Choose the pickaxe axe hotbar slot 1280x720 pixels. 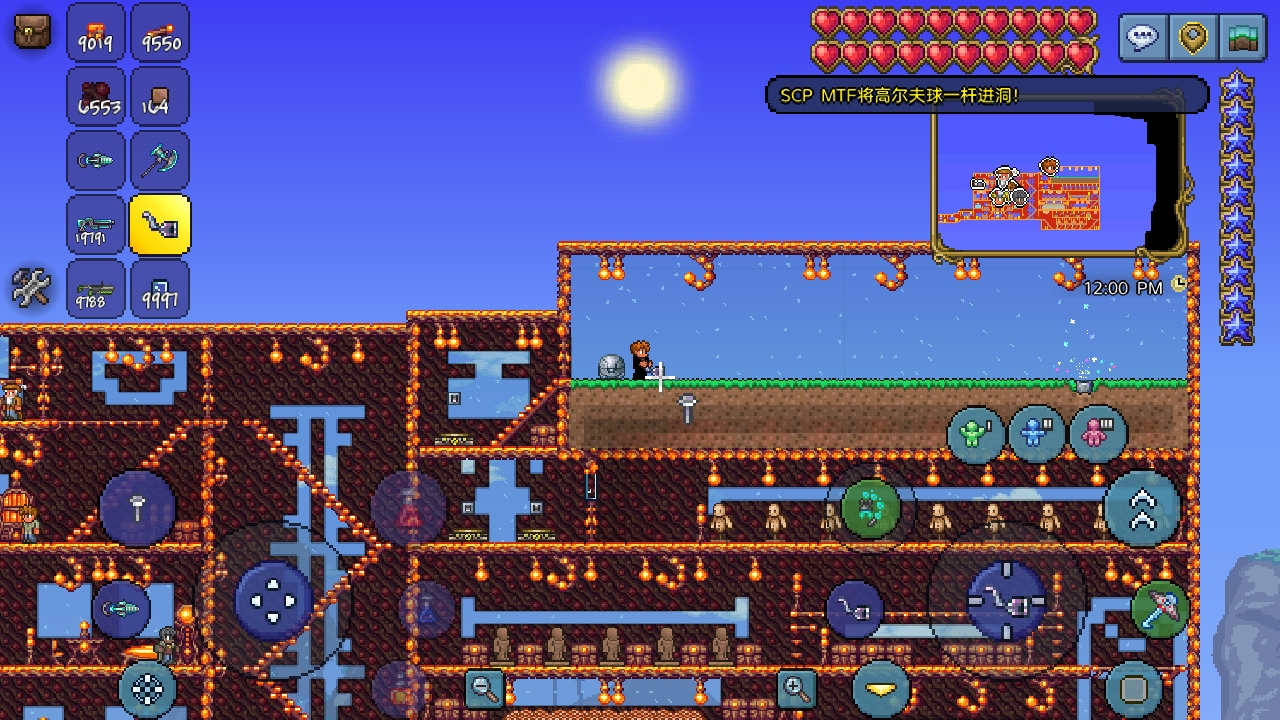click(x=160, y=160)
